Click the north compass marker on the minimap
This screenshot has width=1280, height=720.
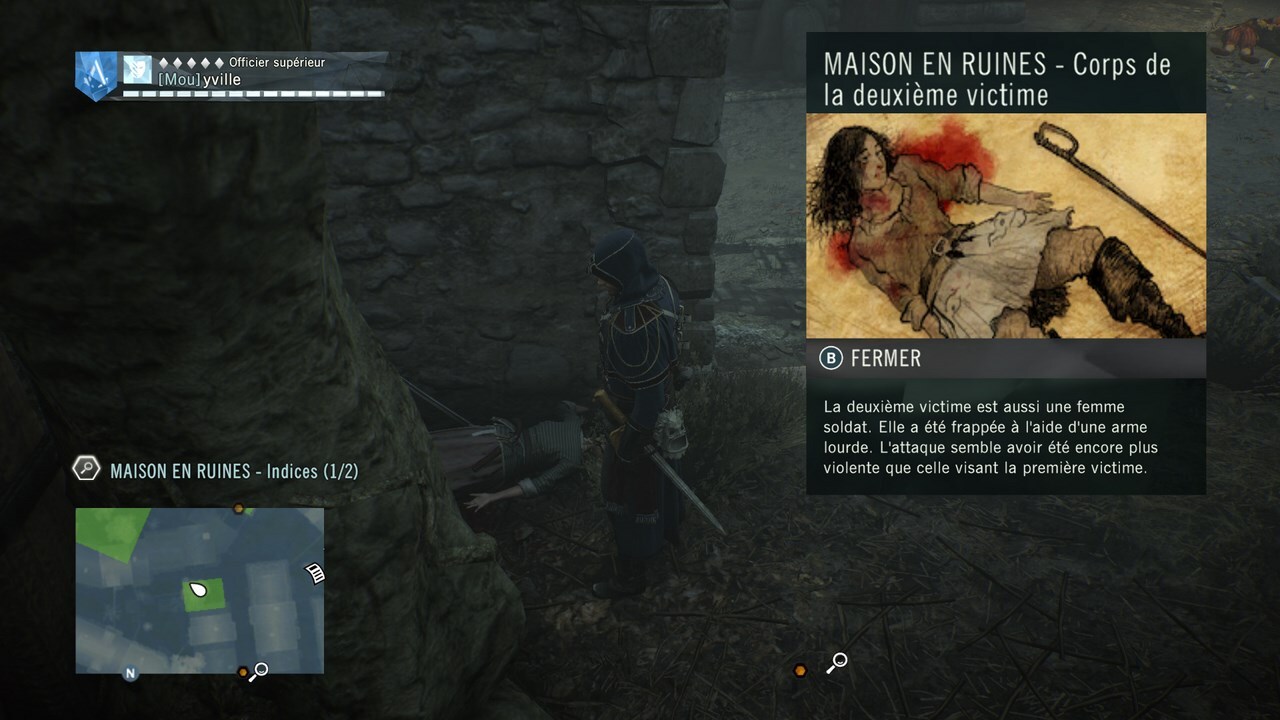pyautogui.click(x=130, y=673)
